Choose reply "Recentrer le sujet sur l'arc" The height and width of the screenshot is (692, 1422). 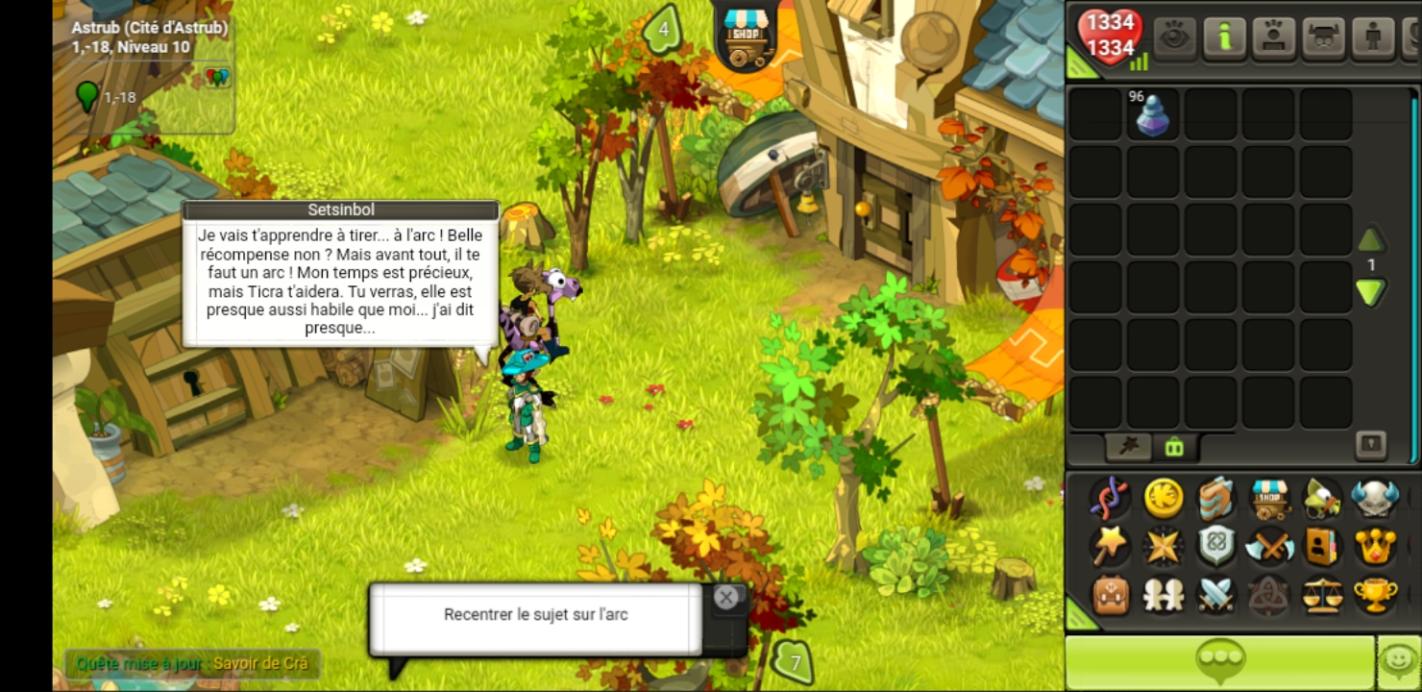(536, 615)
